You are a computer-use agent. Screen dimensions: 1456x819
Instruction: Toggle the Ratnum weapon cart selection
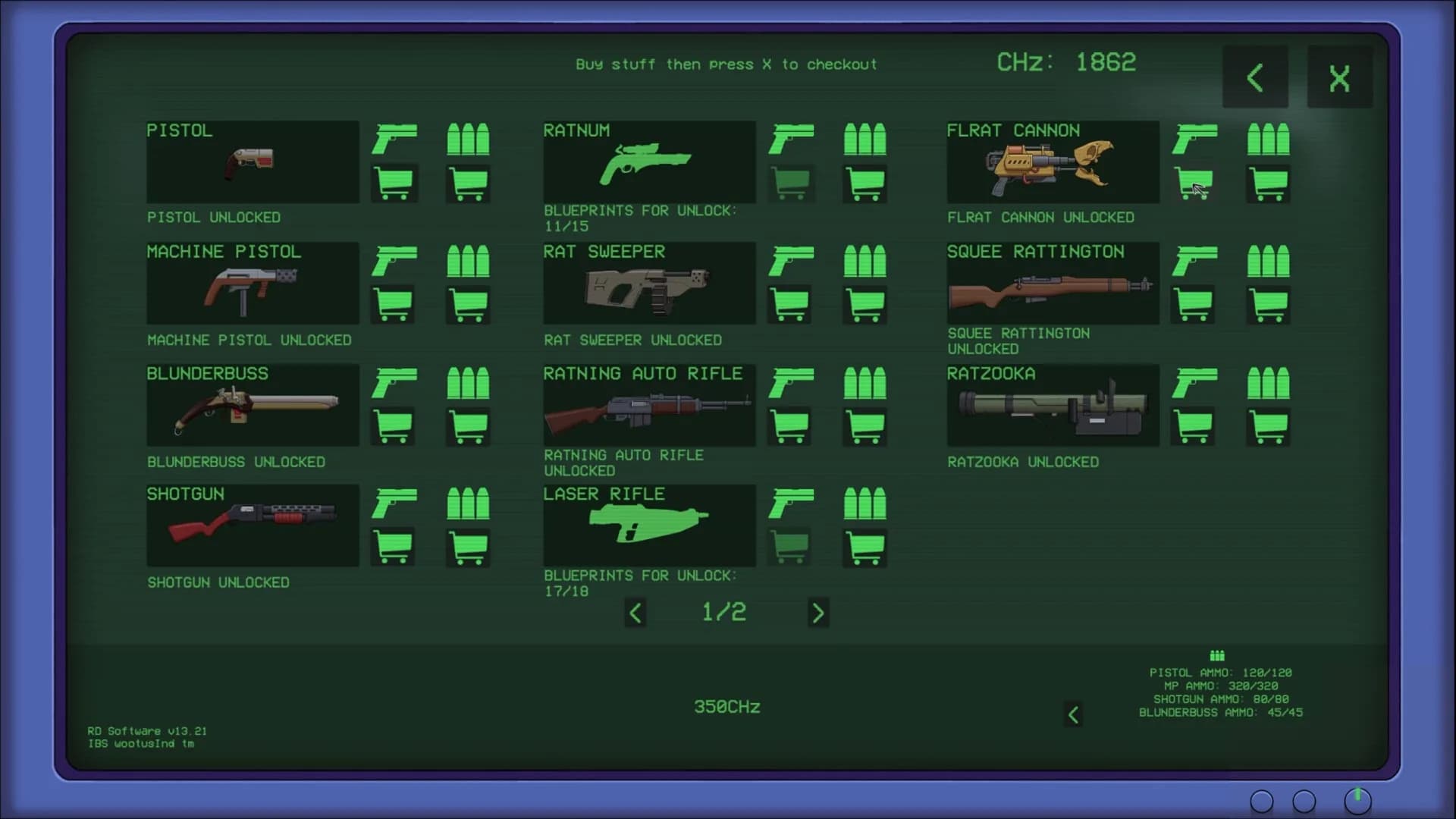tap(789, 184)
